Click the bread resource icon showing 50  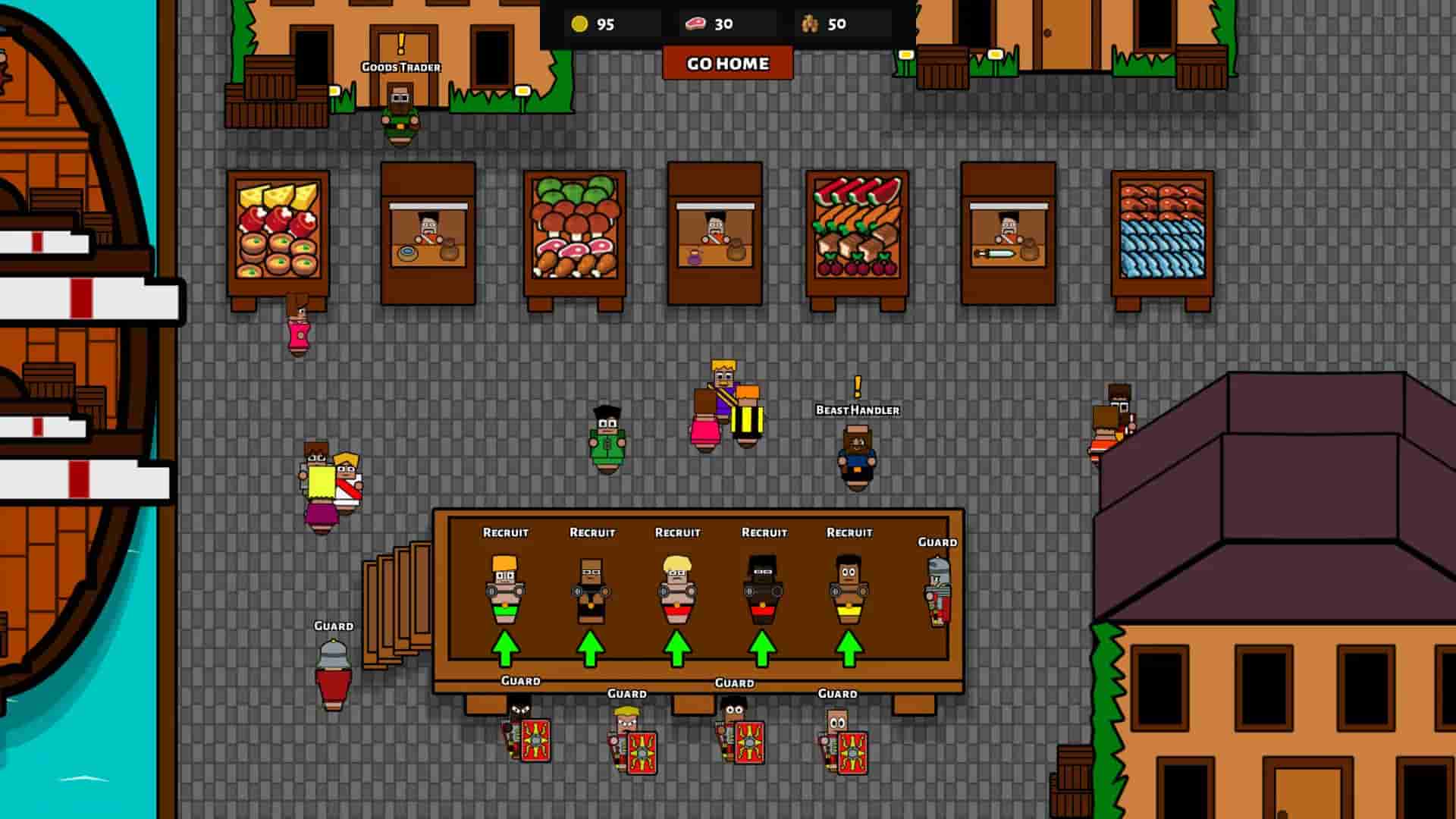coord(810,24)
